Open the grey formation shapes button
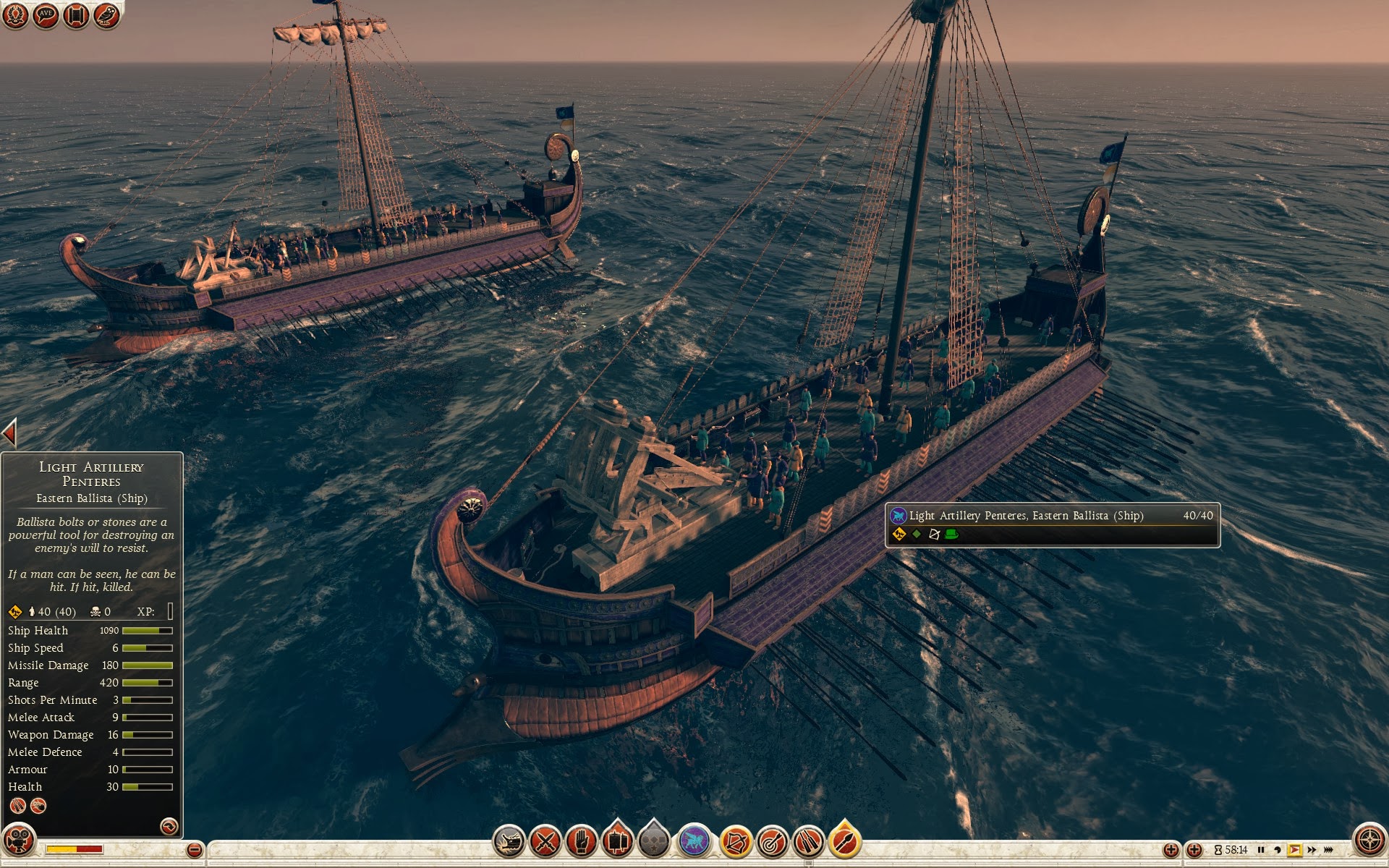This screenshot has width=1389, height=868. tap(654, 842)
